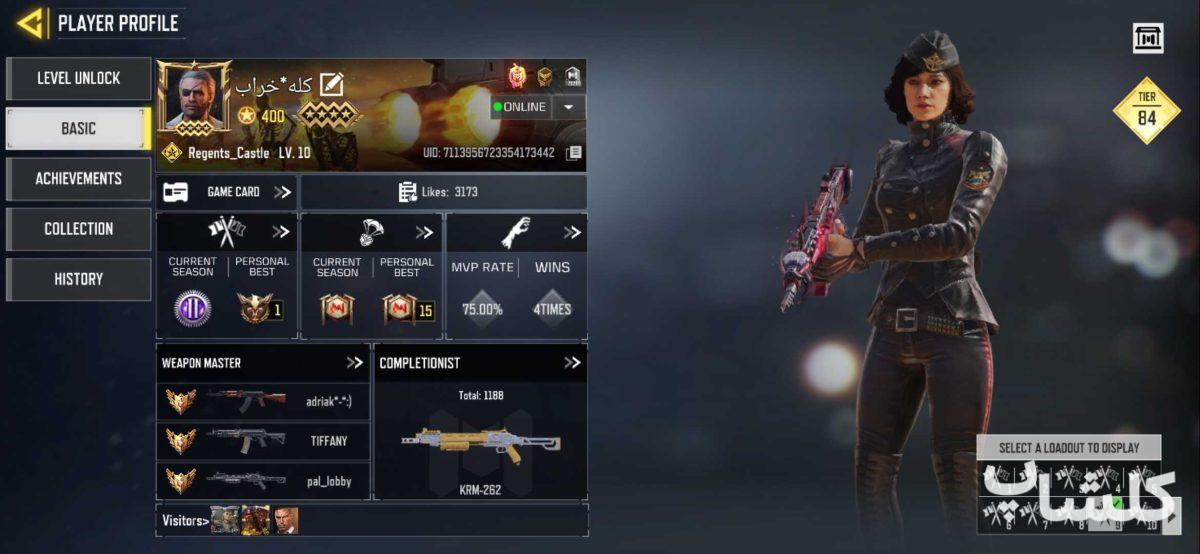Click the Tier 84 badge

[x=1146, y=111]
